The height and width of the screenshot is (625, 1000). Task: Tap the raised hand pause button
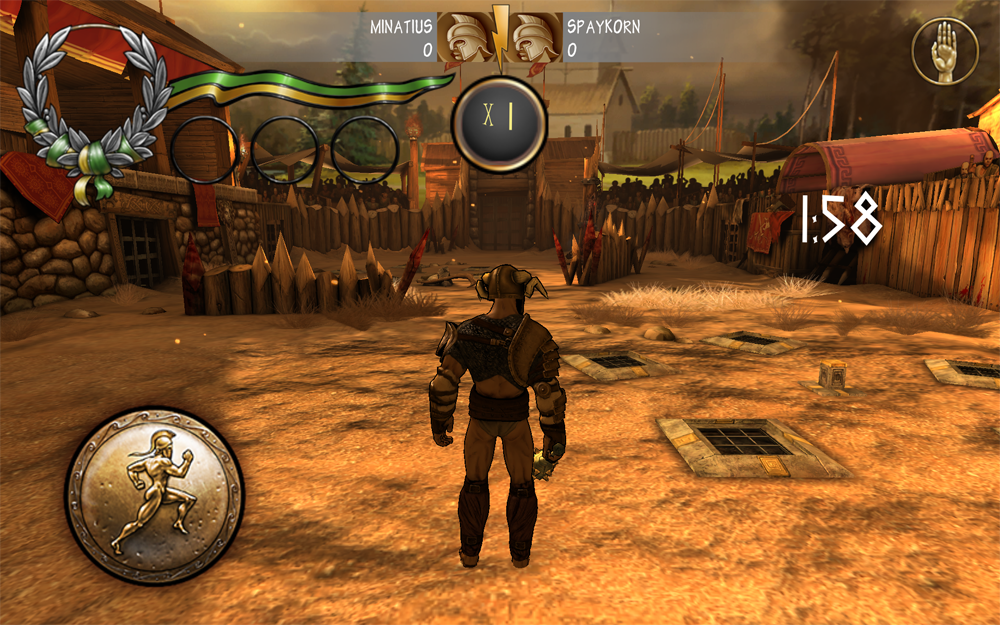click(944, 51)
